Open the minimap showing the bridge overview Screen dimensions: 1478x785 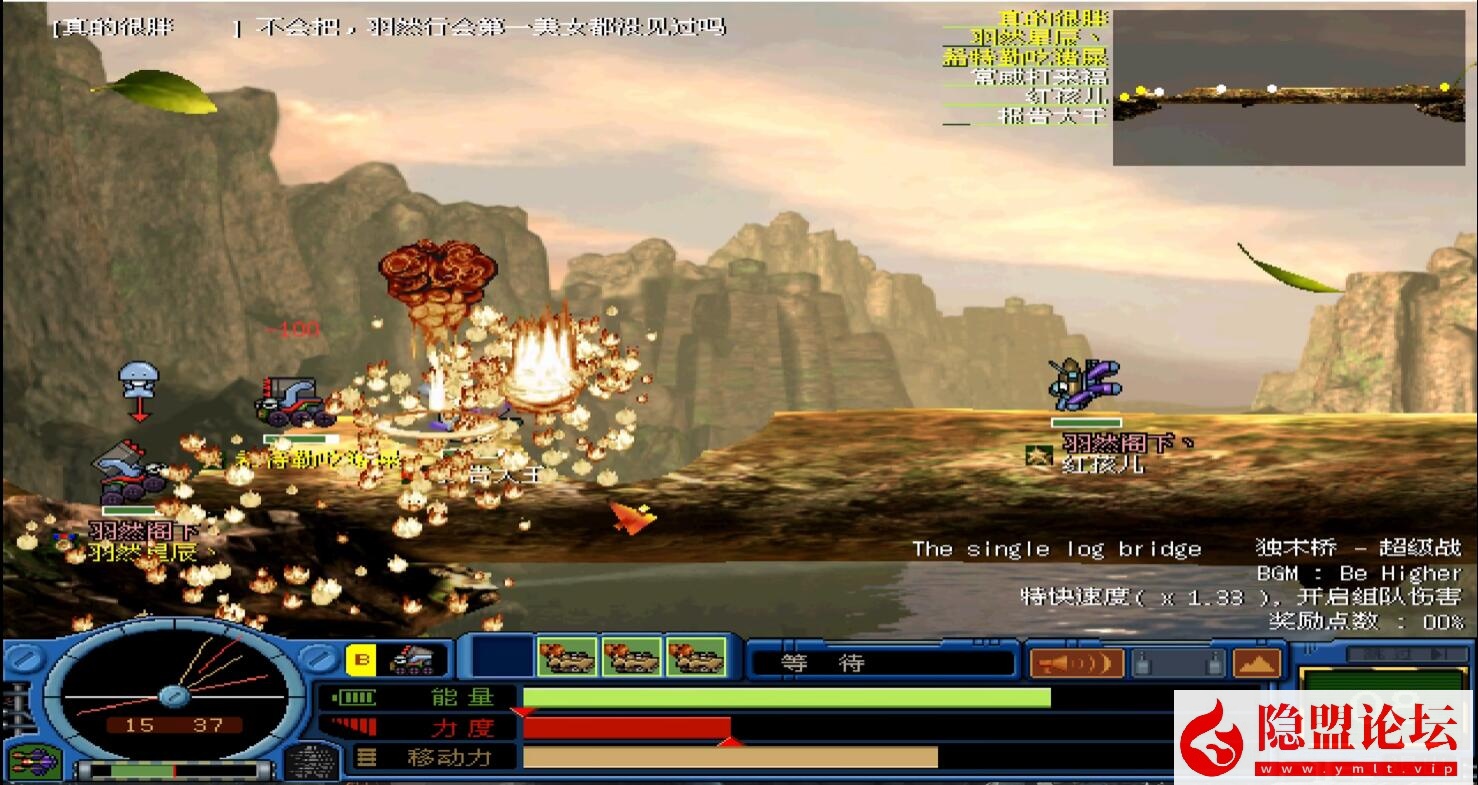(x=1288, y=88)
